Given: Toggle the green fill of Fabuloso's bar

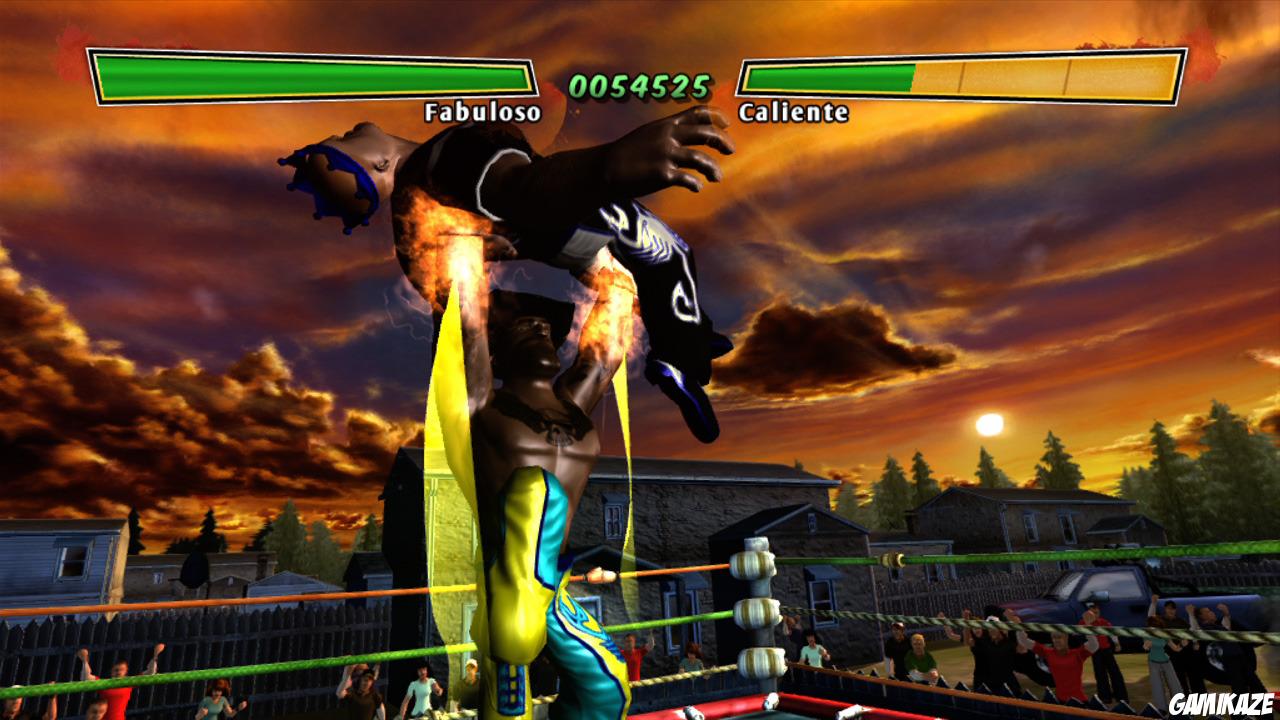Looking at the screenshot, I should (300, 77).
